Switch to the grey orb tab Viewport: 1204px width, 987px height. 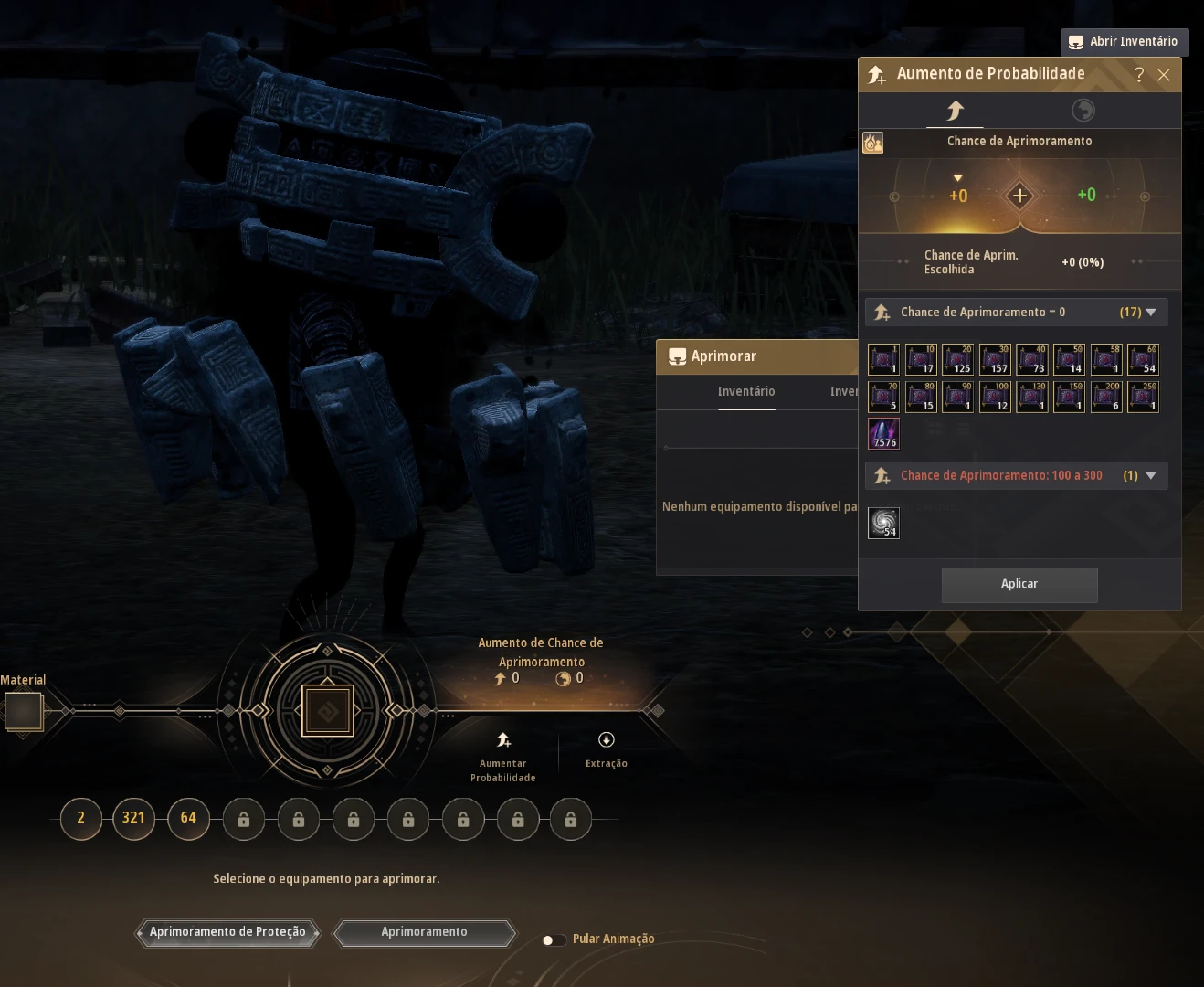(x=1083, y=111)
